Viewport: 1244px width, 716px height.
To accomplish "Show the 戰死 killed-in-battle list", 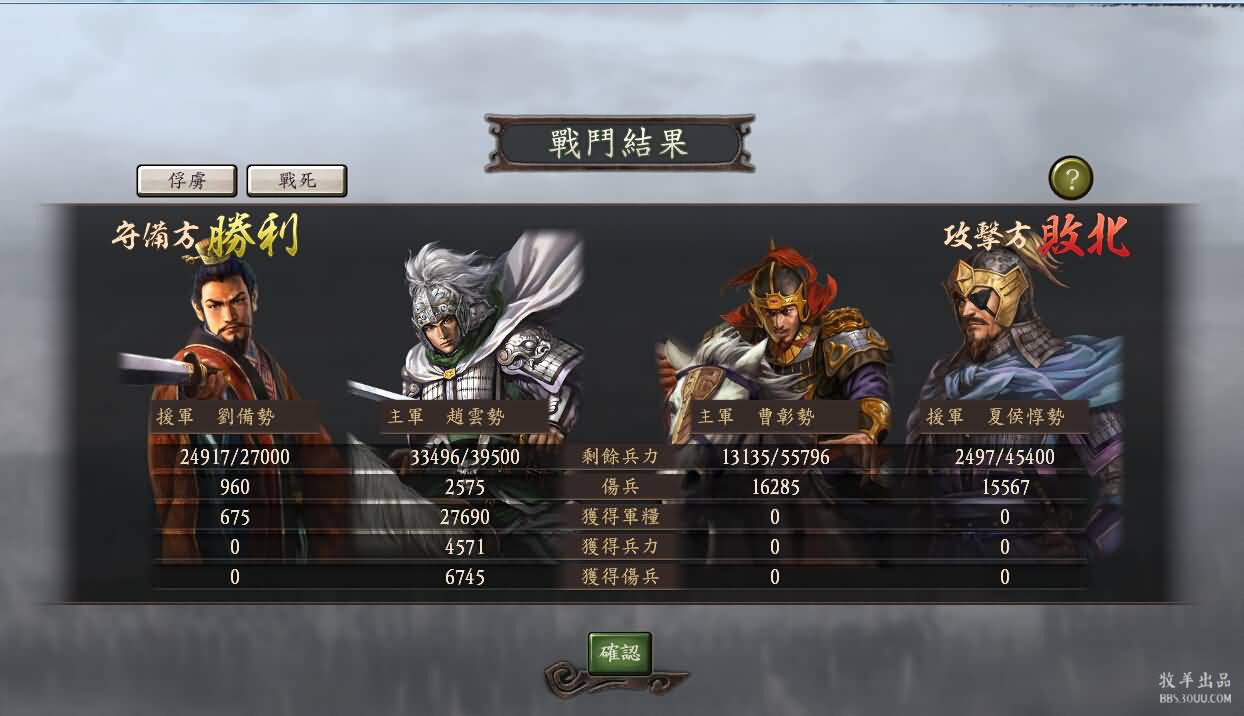I will tap(297, 181).
